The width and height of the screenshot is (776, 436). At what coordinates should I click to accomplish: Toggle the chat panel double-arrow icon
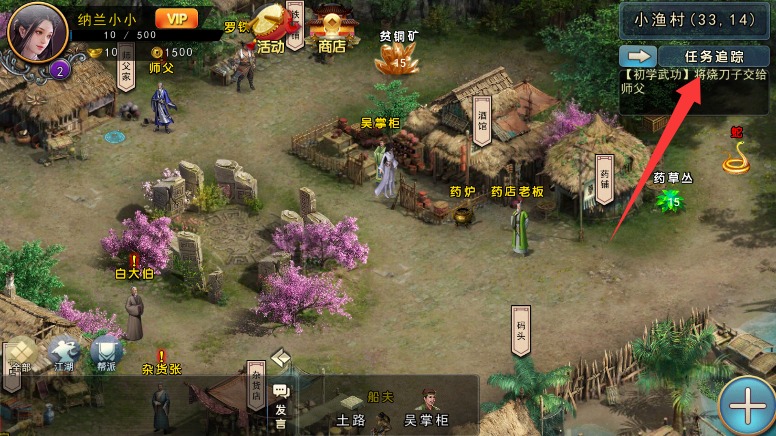click(x=280, y=358)
